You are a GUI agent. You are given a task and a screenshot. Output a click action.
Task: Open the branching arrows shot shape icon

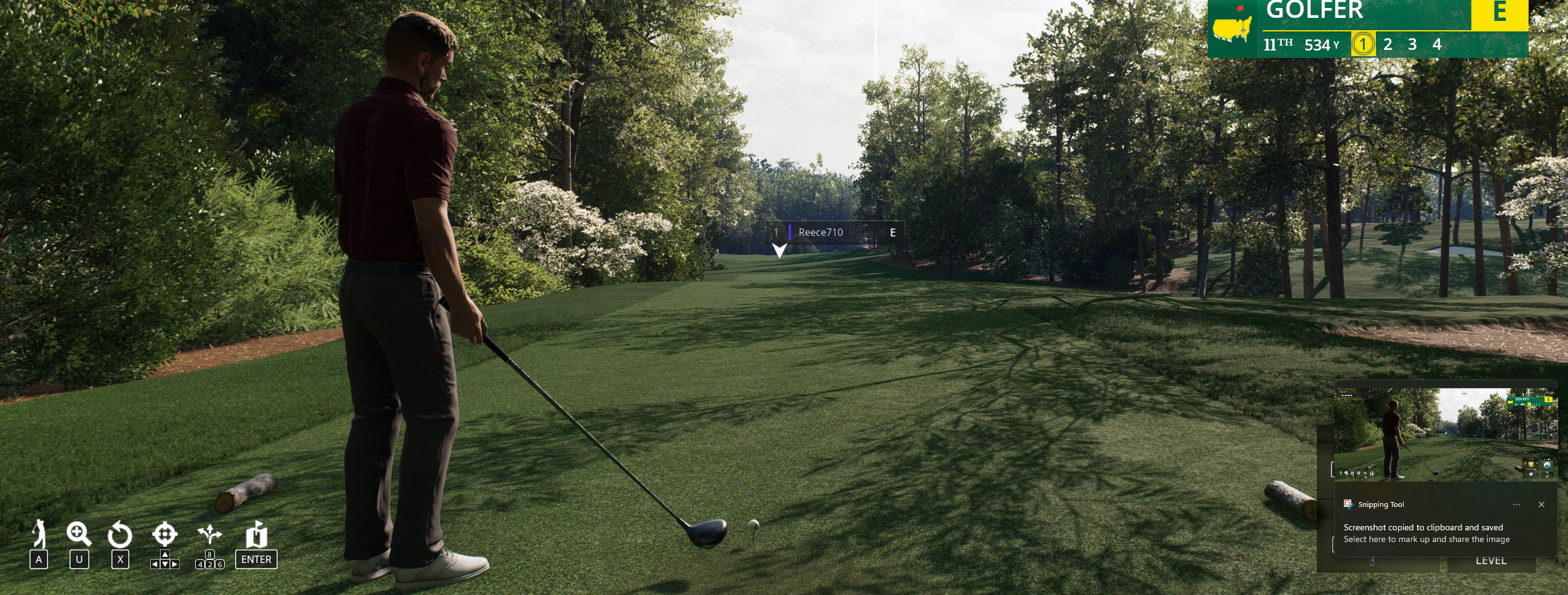210,533
